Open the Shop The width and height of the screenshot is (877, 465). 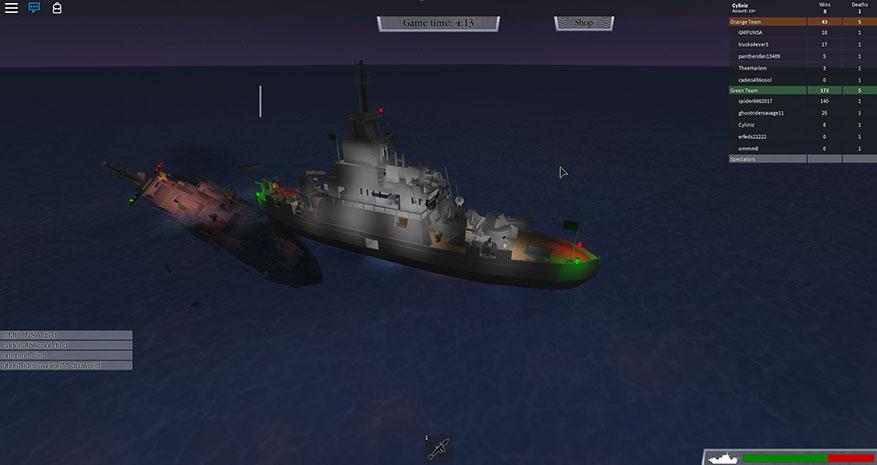pos(584,22)
